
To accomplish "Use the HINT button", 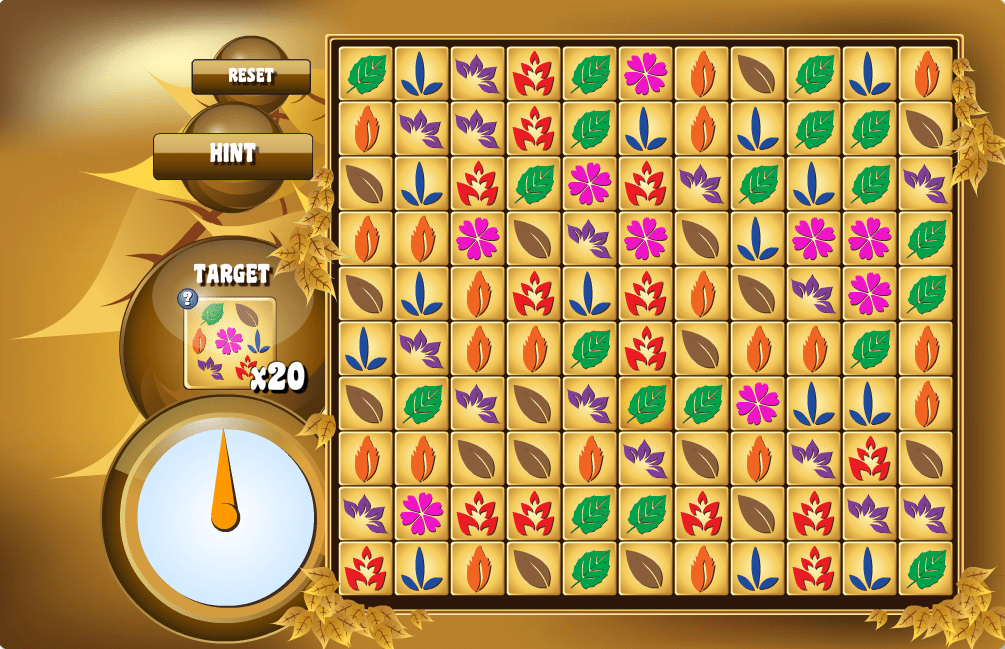I will click(233, 155).
